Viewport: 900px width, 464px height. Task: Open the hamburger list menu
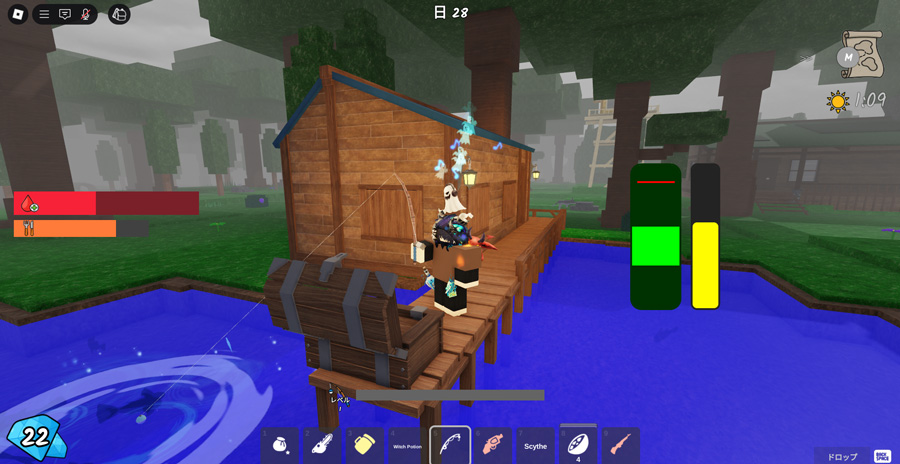tap(44, 14)
